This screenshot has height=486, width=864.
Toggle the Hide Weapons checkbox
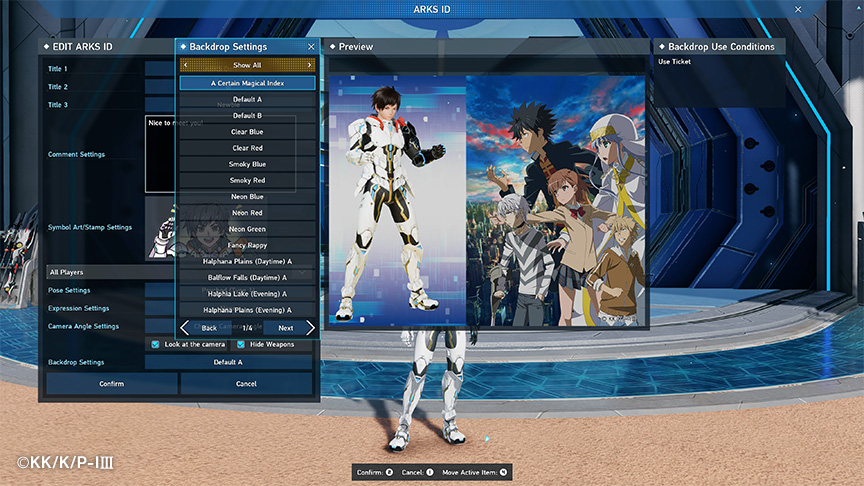241,344
